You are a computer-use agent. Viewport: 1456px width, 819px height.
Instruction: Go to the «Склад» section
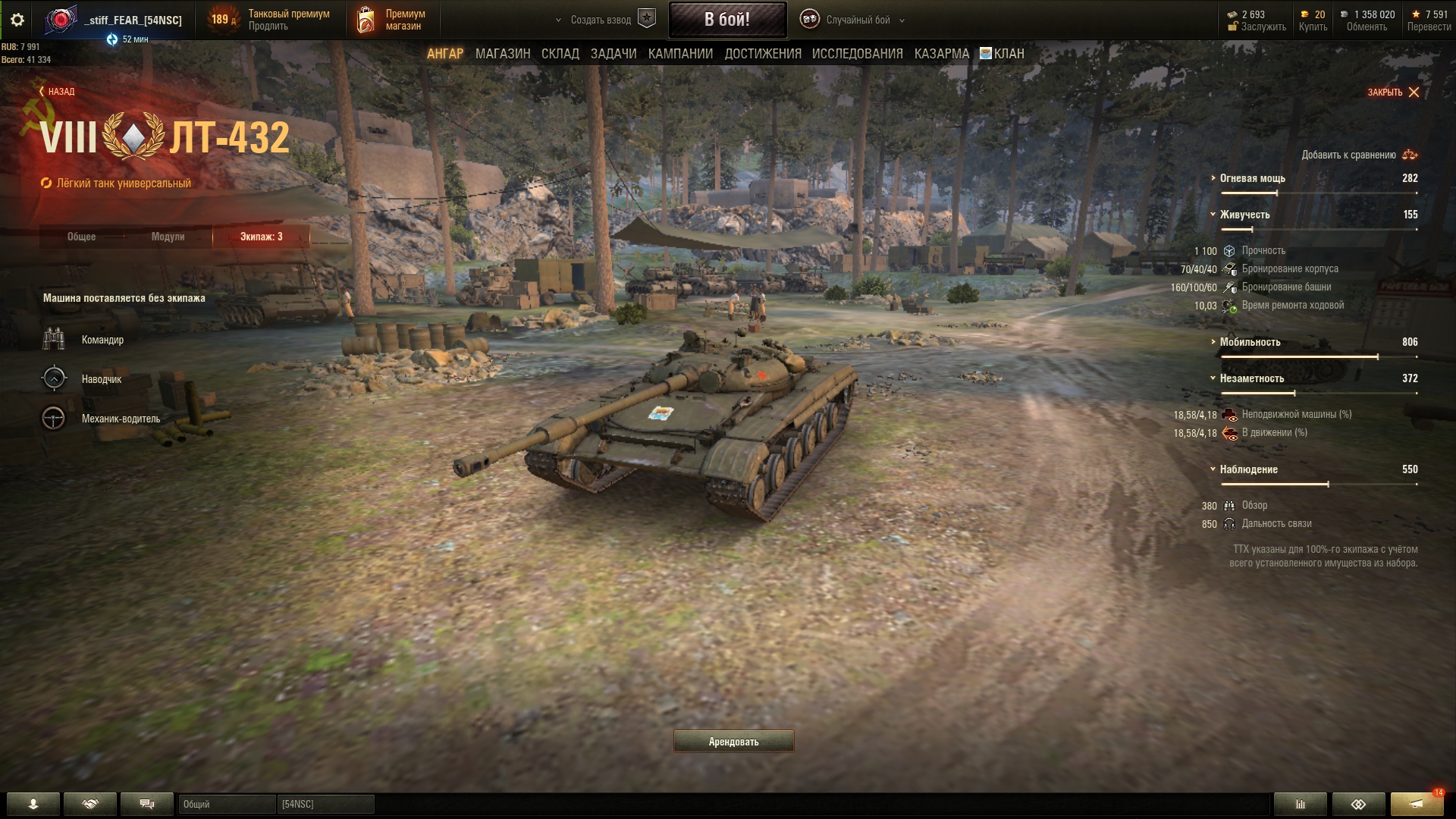pos(560,54)
